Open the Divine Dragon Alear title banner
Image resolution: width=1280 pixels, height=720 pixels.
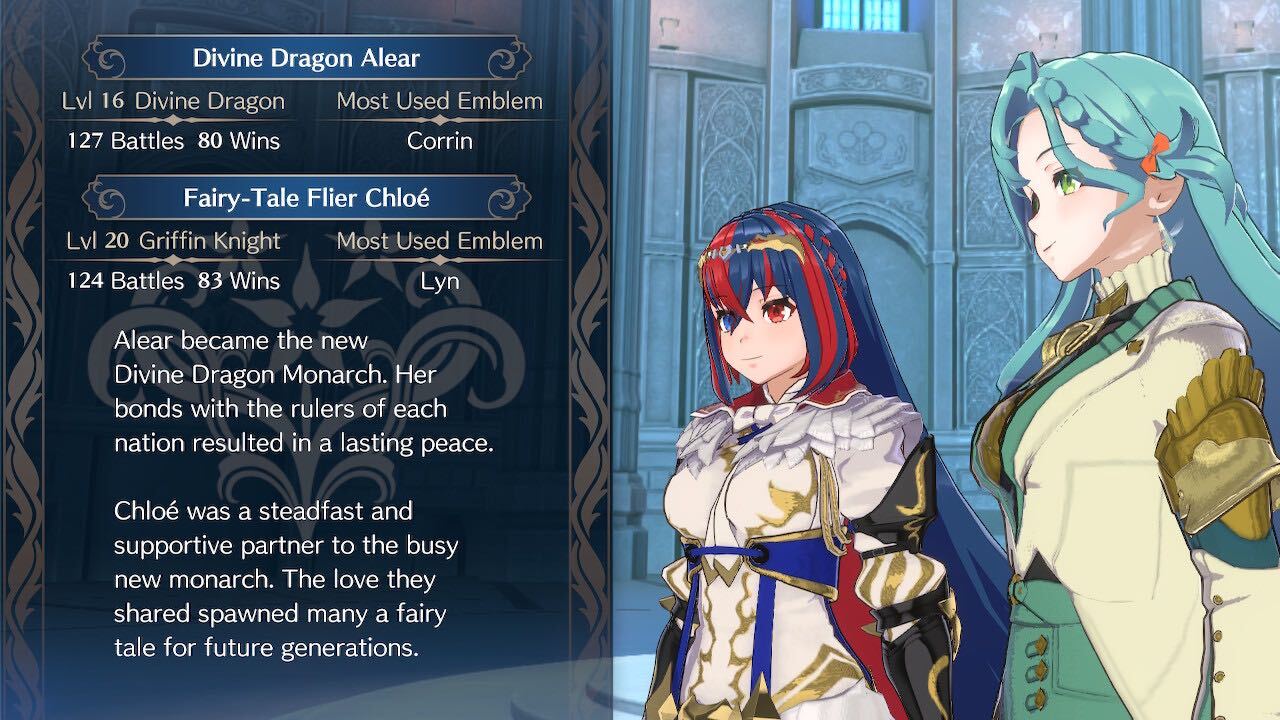point(306,57)
